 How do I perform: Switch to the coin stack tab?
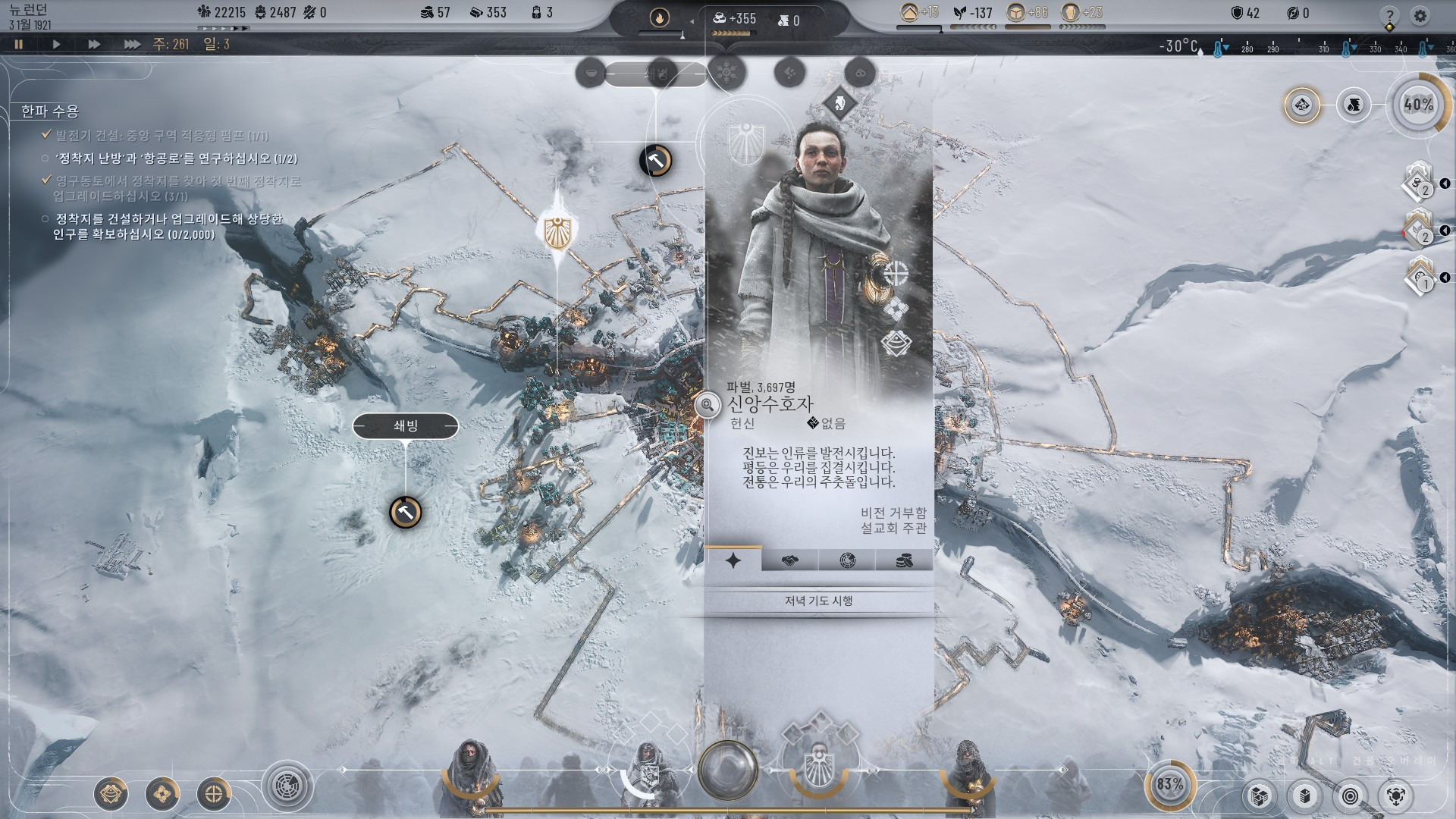[x=904, y=560]
